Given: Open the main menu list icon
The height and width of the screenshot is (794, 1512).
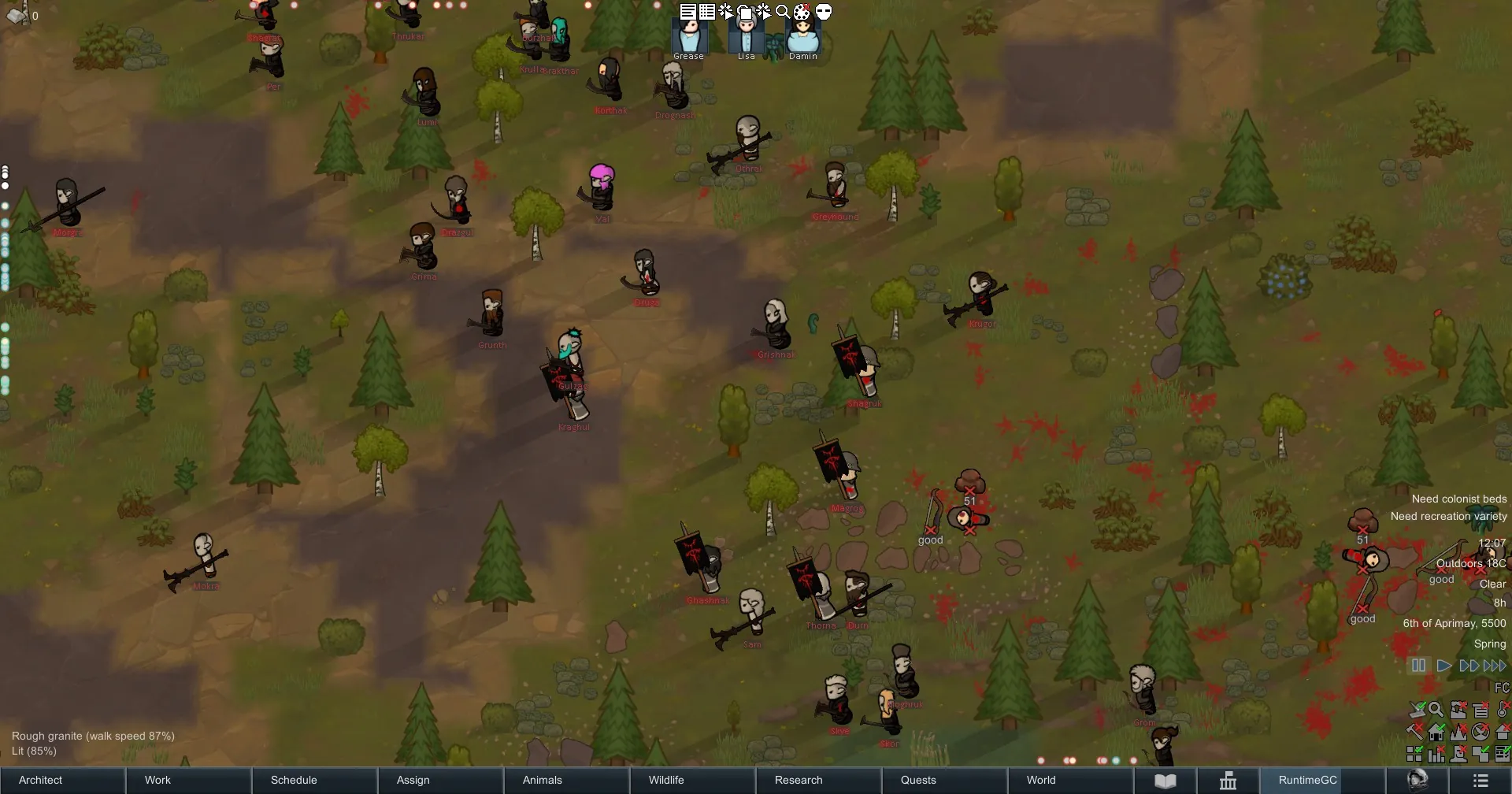Looking at the screenshot, I should click(x=1480, y=781).
